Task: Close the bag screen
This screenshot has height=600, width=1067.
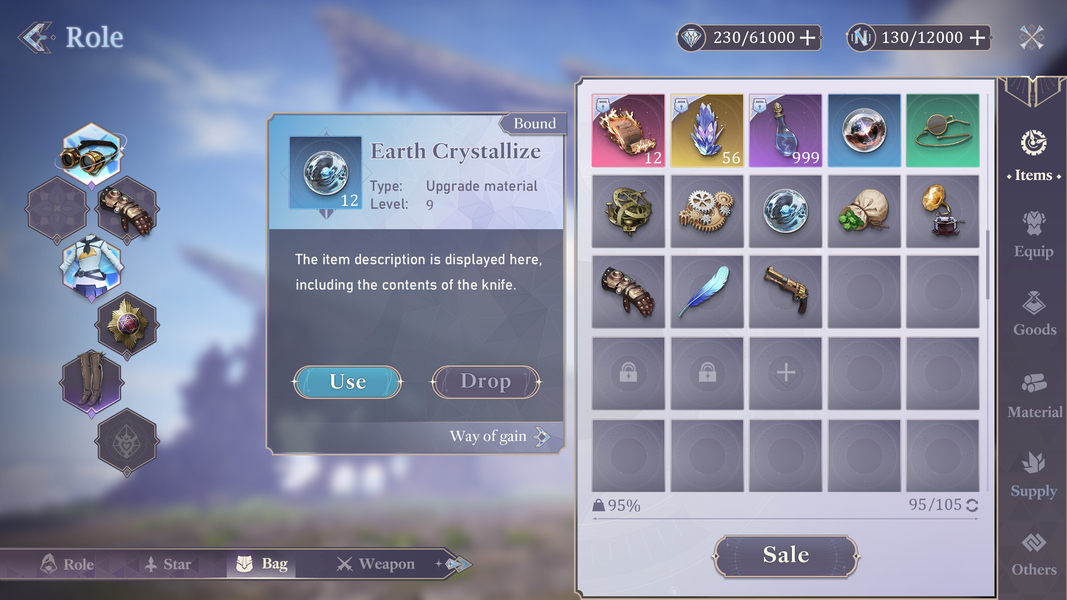Action: 1032,38
